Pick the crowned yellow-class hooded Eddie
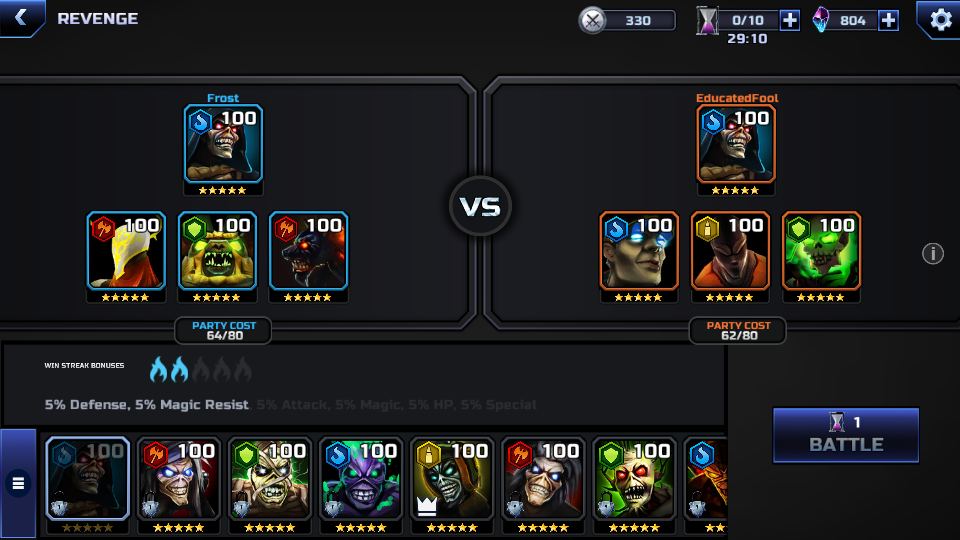Screen dimensions: 960x540 click(x=451, y=479)
